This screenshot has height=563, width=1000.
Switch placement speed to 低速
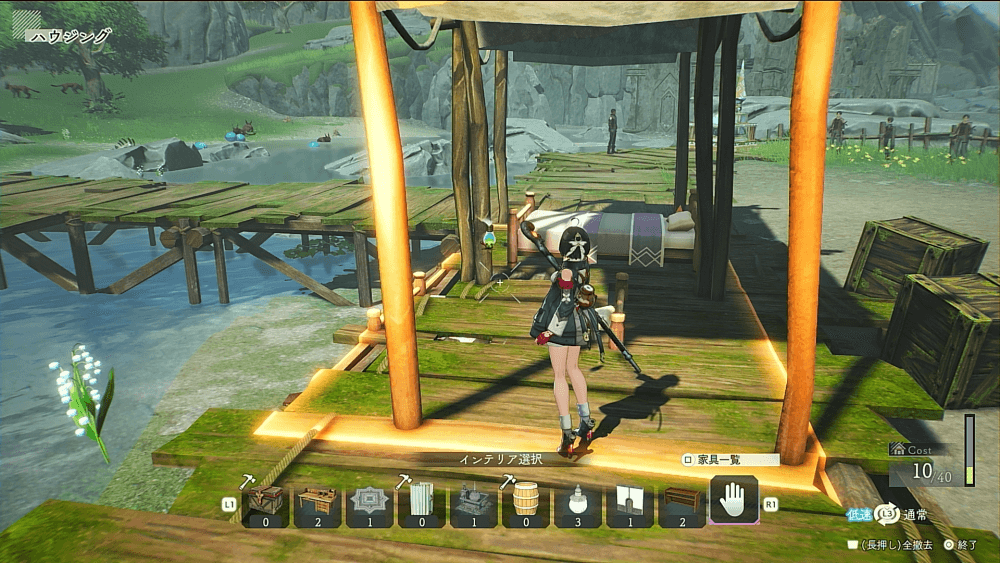(859, 513)
